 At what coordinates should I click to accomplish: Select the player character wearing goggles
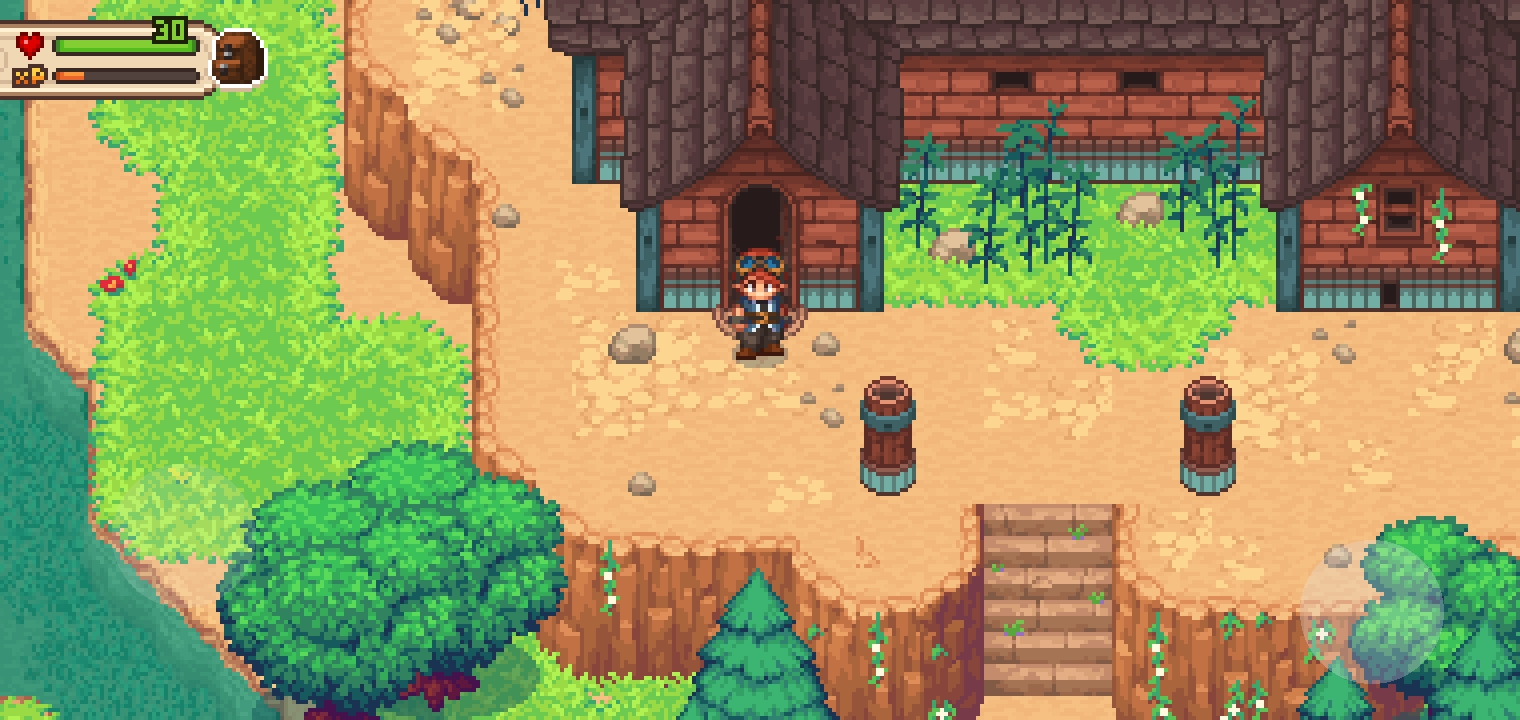pyautogui.click(x=762, y=310)
